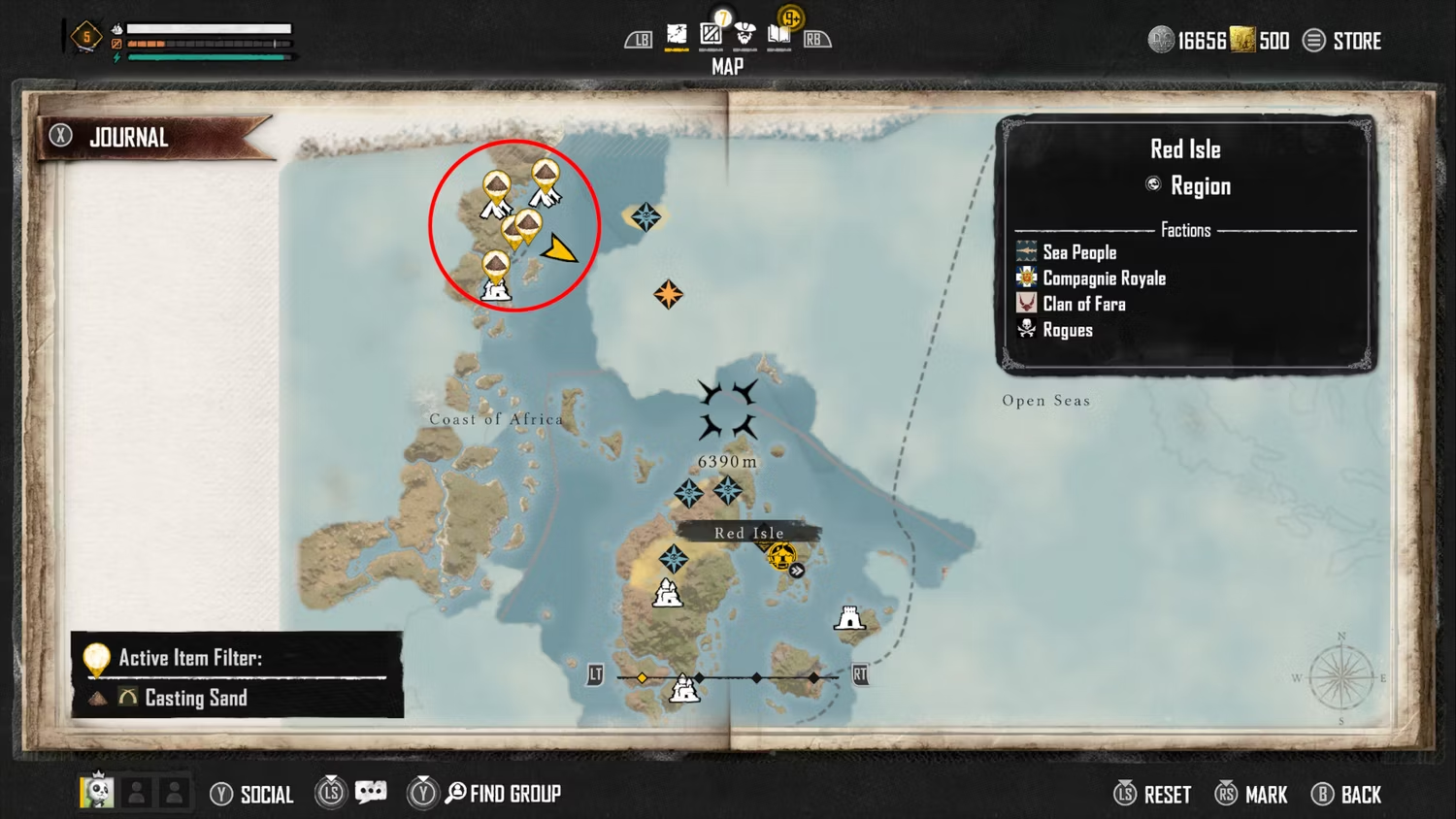1456x819 pixels.
Task: Open the Journal banner
Action: coord(128,138)
